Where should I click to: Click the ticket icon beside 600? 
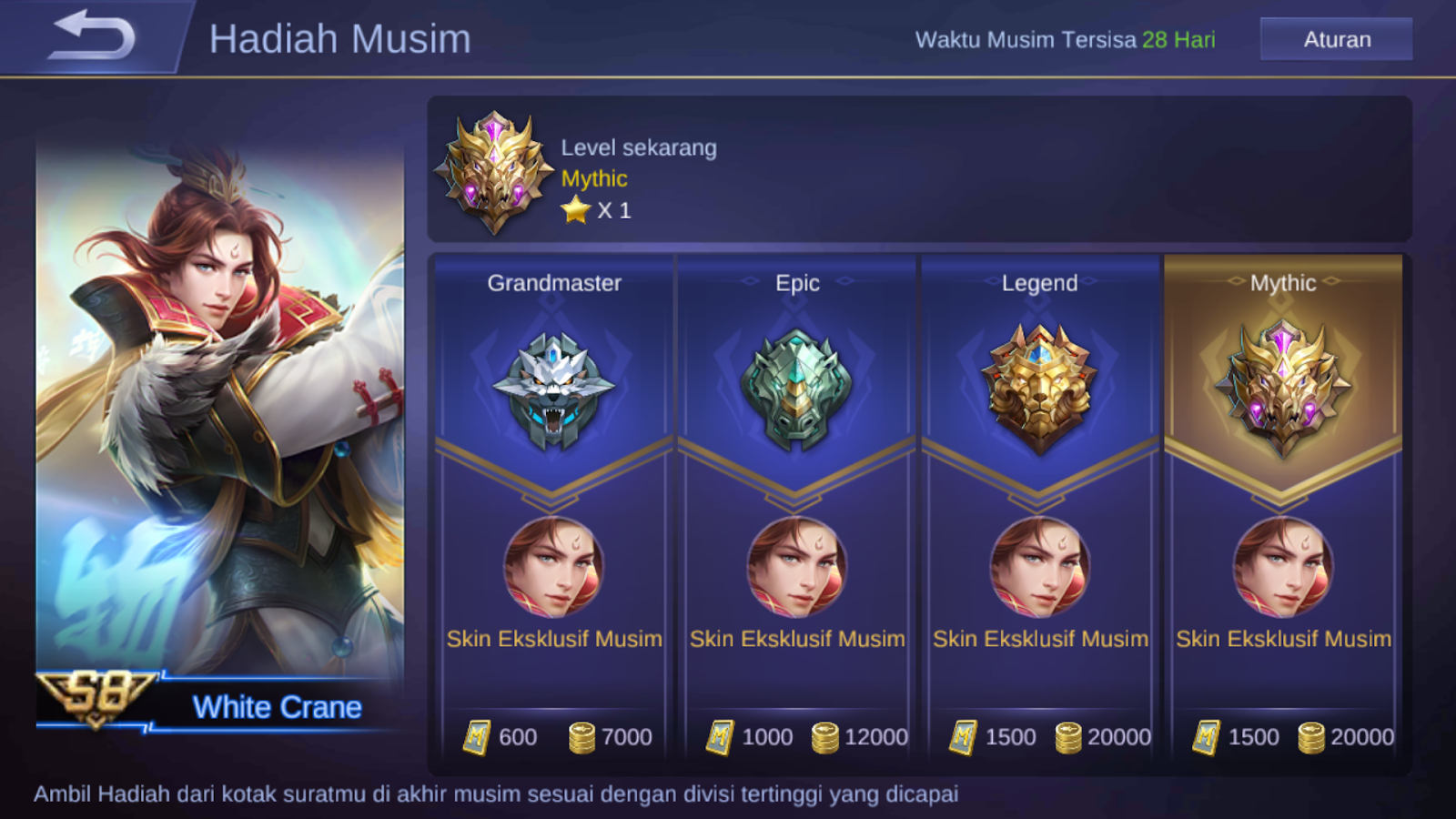pyautogui.click(x=476, y=737)
